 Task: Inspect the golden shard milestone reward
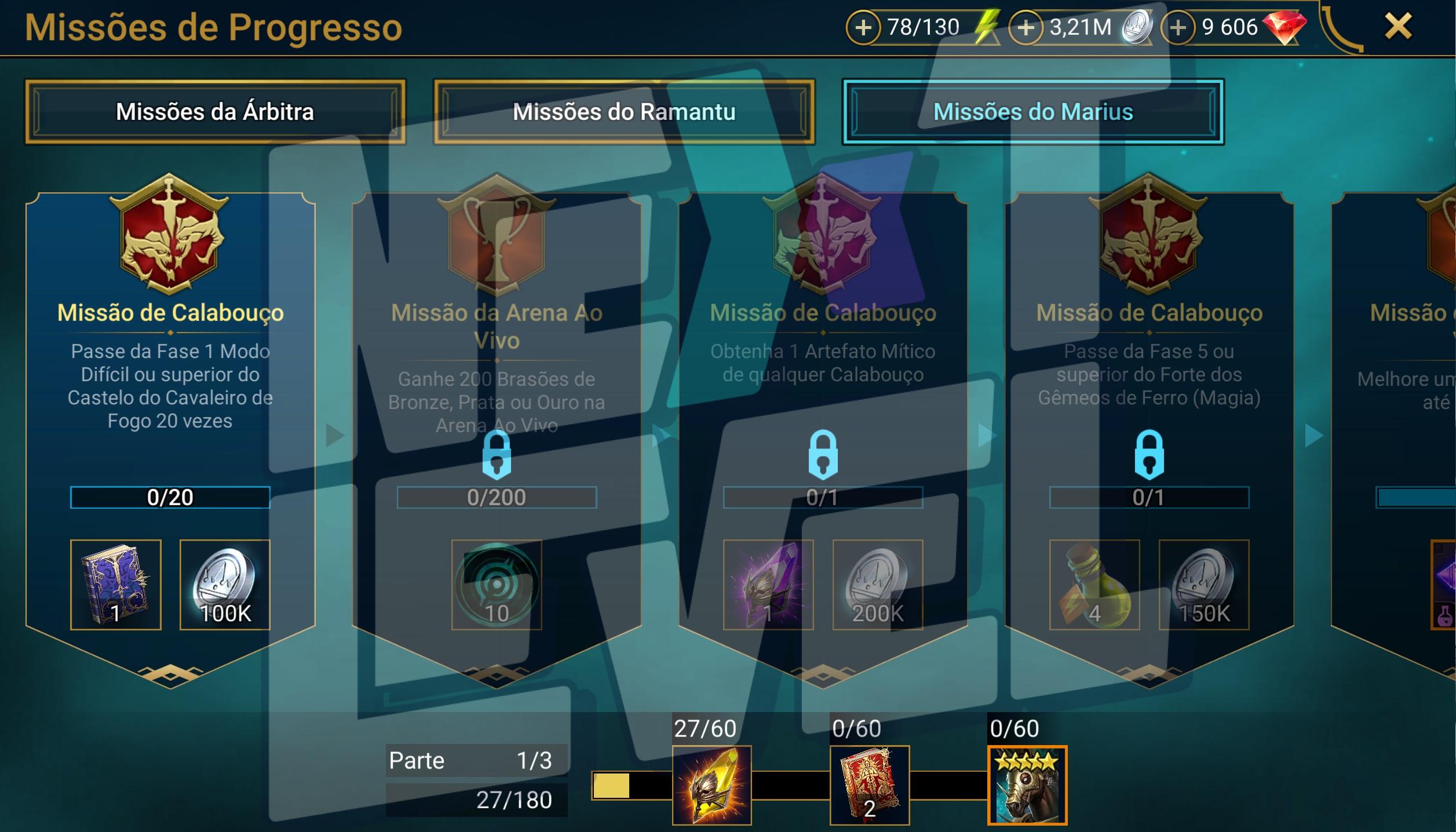point(712,785)
